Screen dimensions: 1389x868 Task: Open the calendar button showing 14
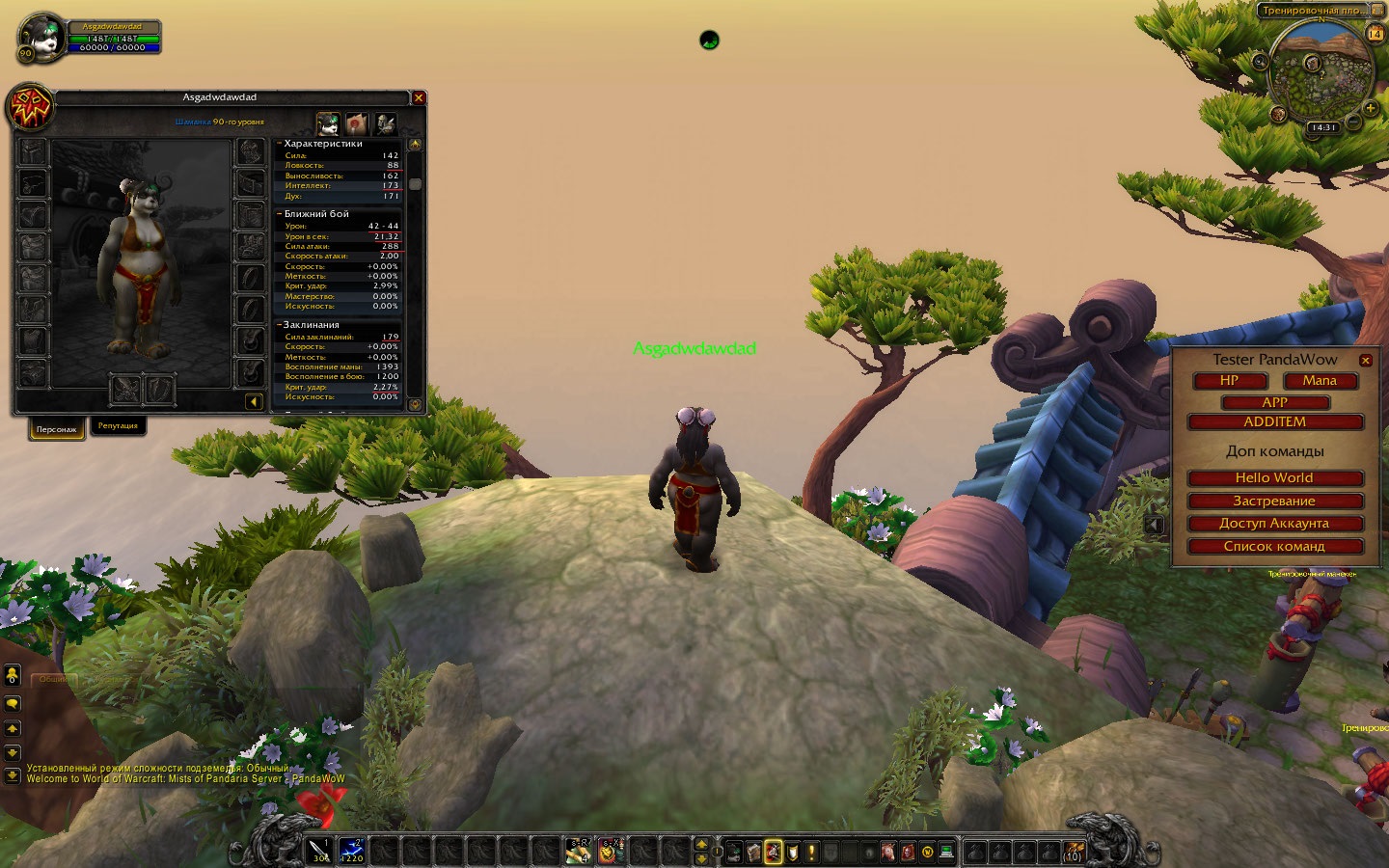click(1375, 34)
